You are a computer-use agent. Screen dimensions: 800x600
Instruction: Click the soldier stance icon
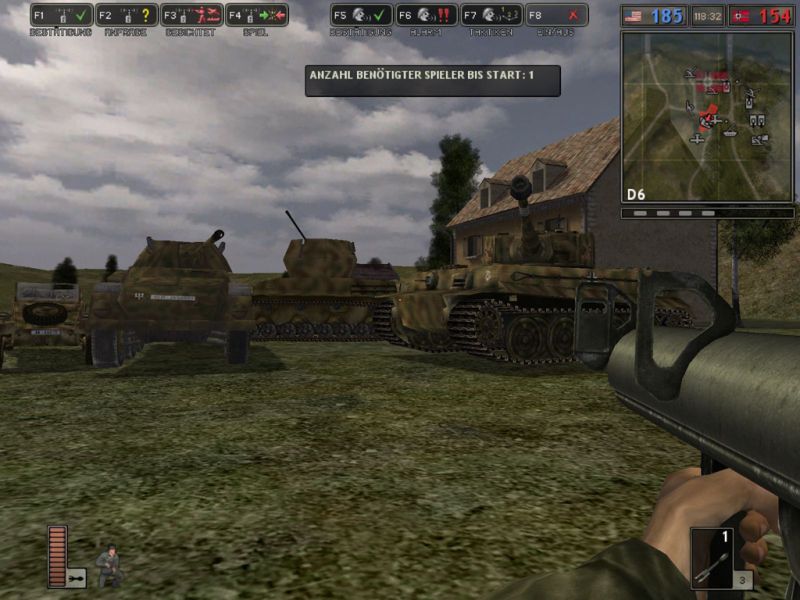[109, 564]
